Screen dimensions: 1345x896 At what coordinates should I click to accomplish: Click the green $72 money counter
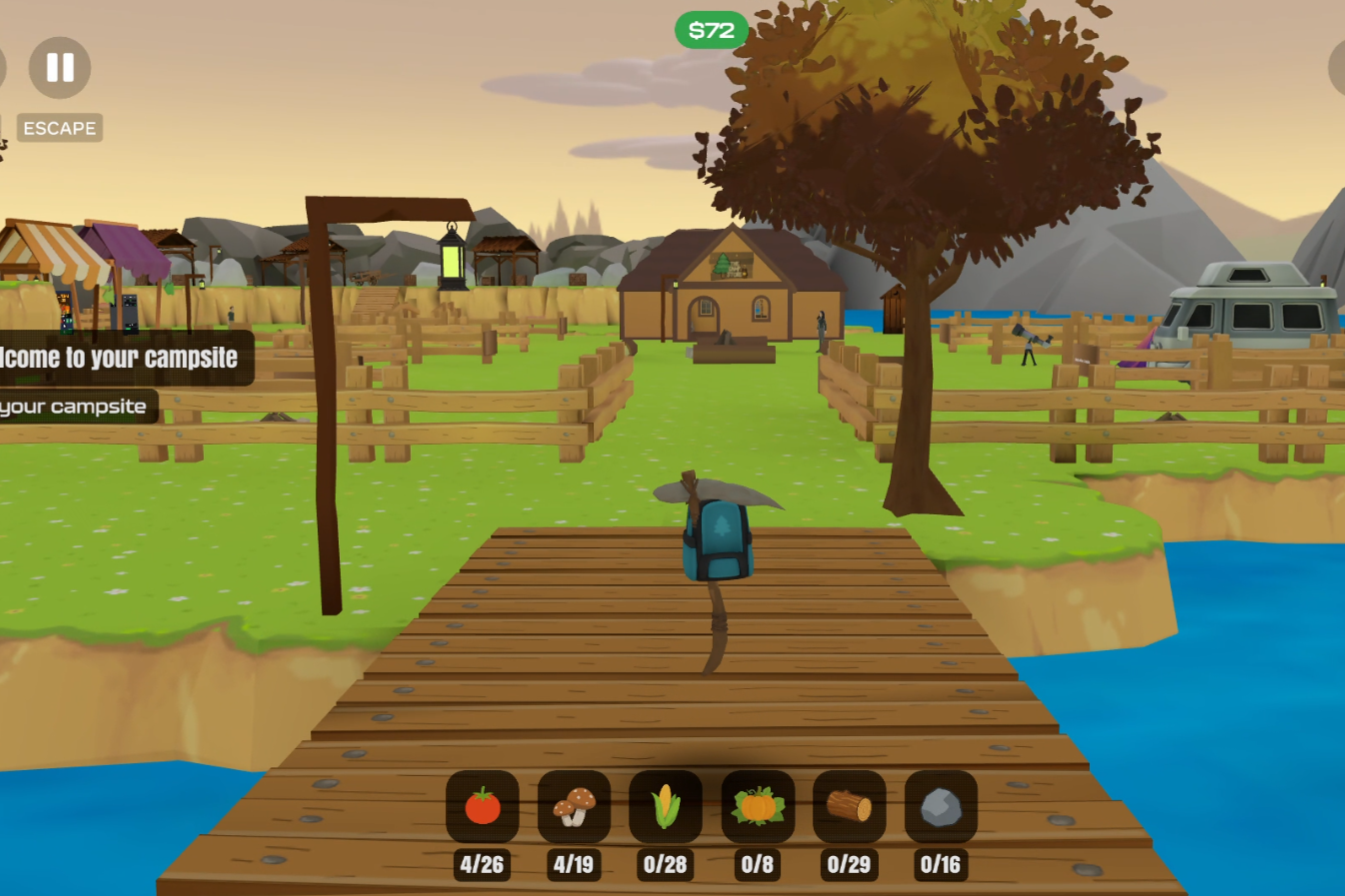click(x=712, y=30)
